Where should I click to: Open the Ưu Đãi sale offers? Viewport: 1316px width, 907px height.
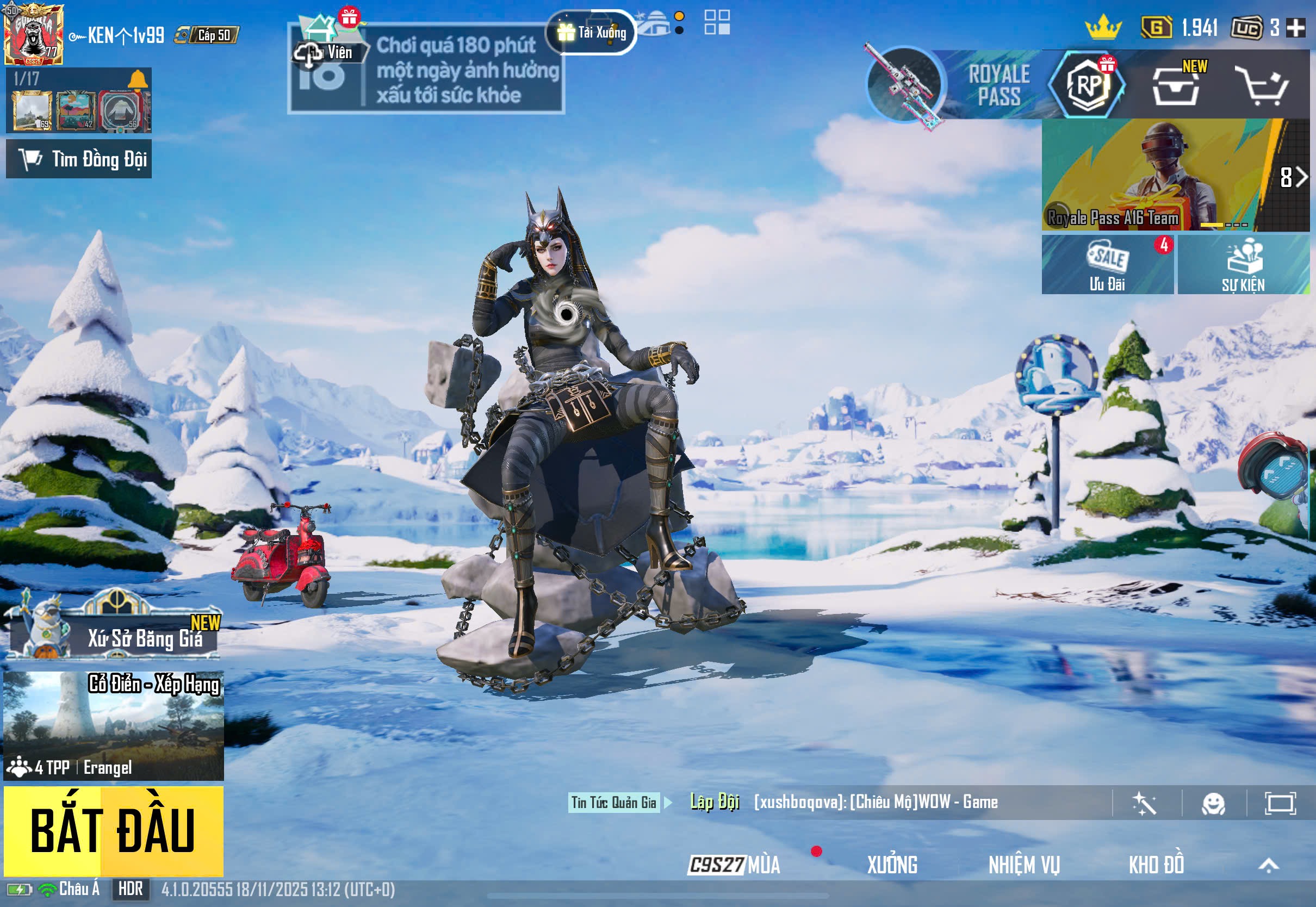click(x=1107, y=265)
